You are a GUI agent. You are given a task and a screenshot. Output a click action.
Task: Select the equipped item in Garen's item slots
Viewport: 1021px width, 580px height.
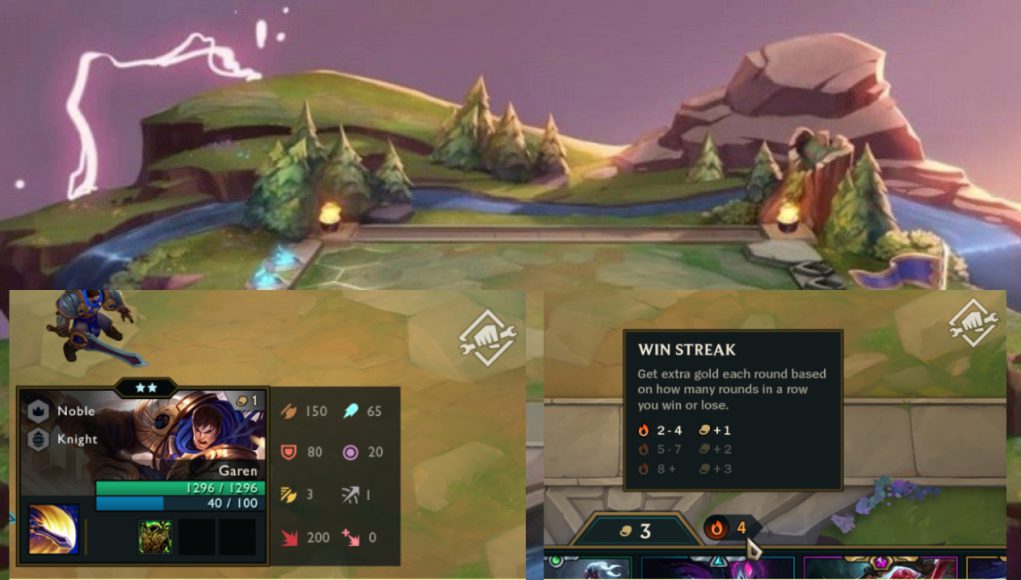[x=154, y=537]
